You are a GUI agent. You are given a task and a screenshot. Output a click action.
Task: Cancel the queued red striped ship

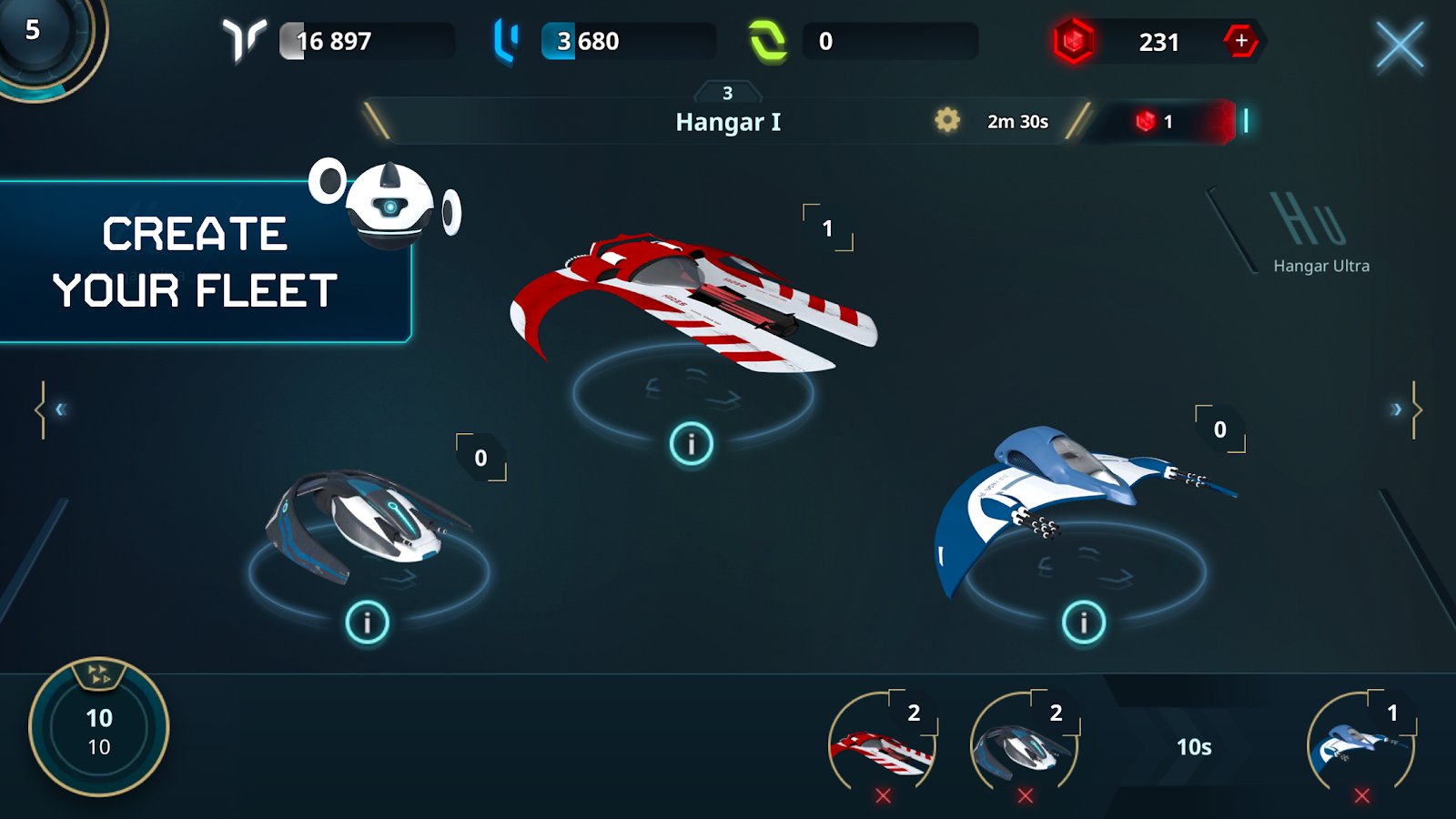(883, 796)
